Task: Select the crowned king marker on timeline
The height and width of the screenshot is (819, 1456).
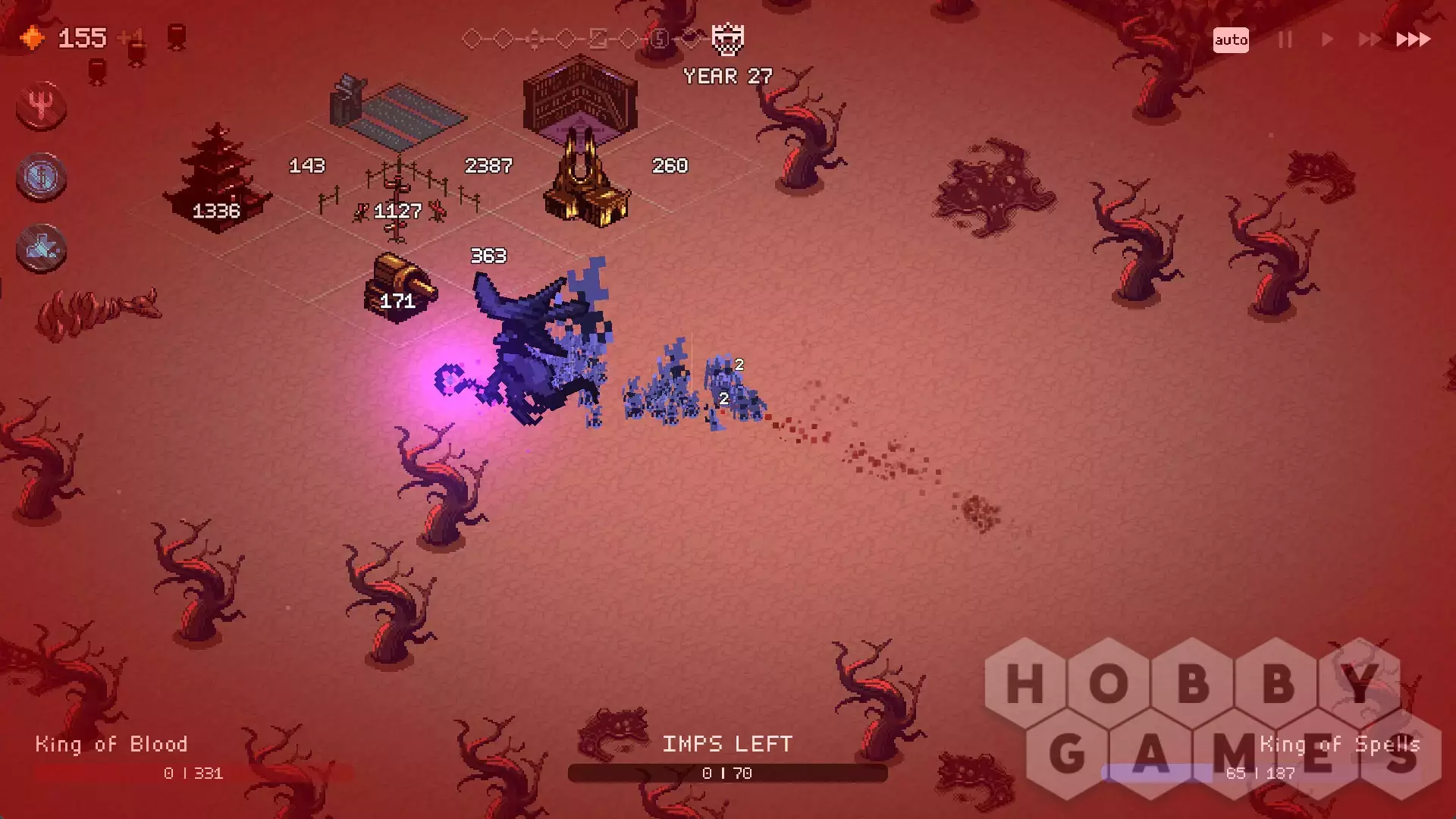Action: (727, 39)
